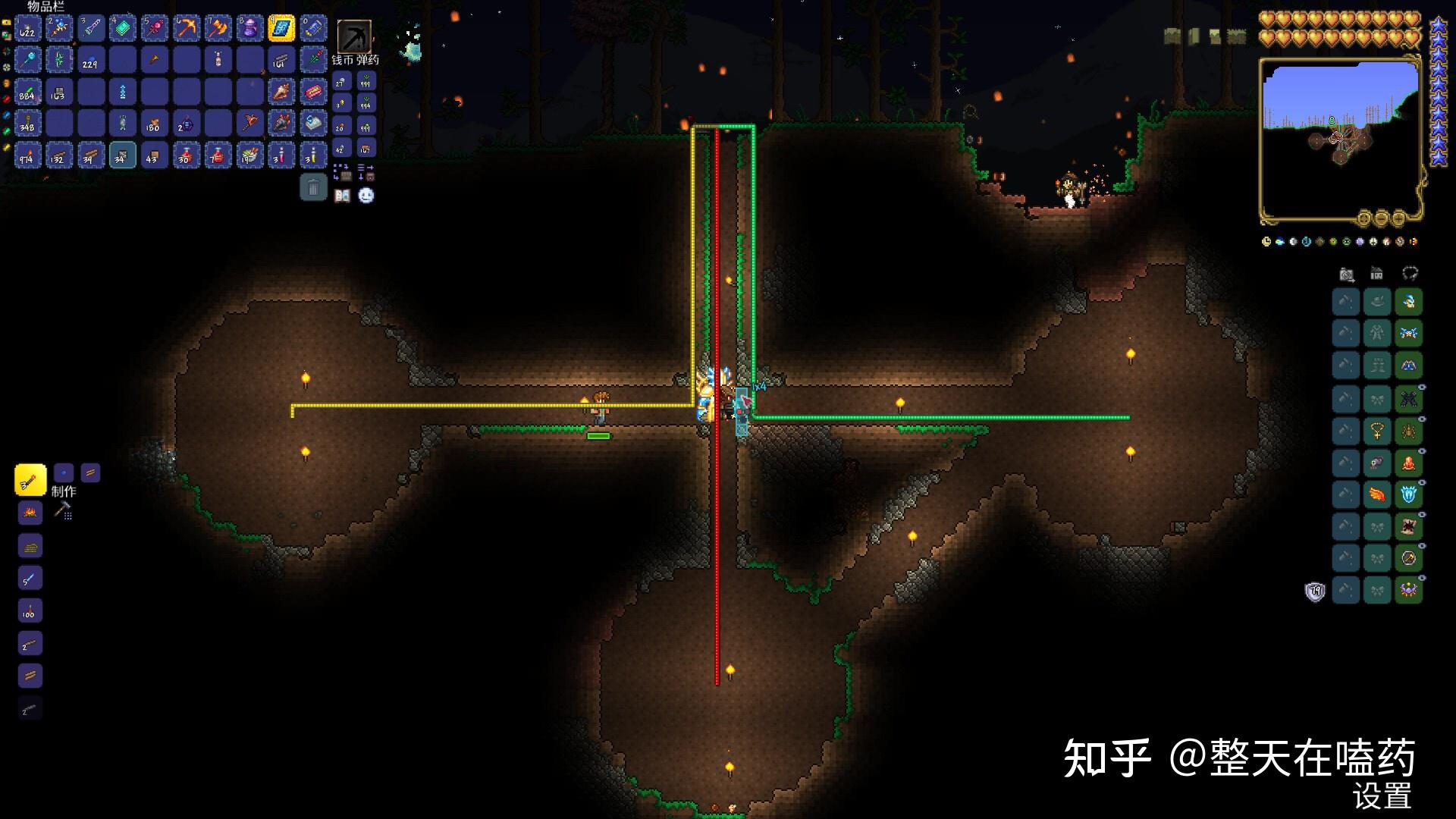Craft the campfire recipe

[30, 513]
